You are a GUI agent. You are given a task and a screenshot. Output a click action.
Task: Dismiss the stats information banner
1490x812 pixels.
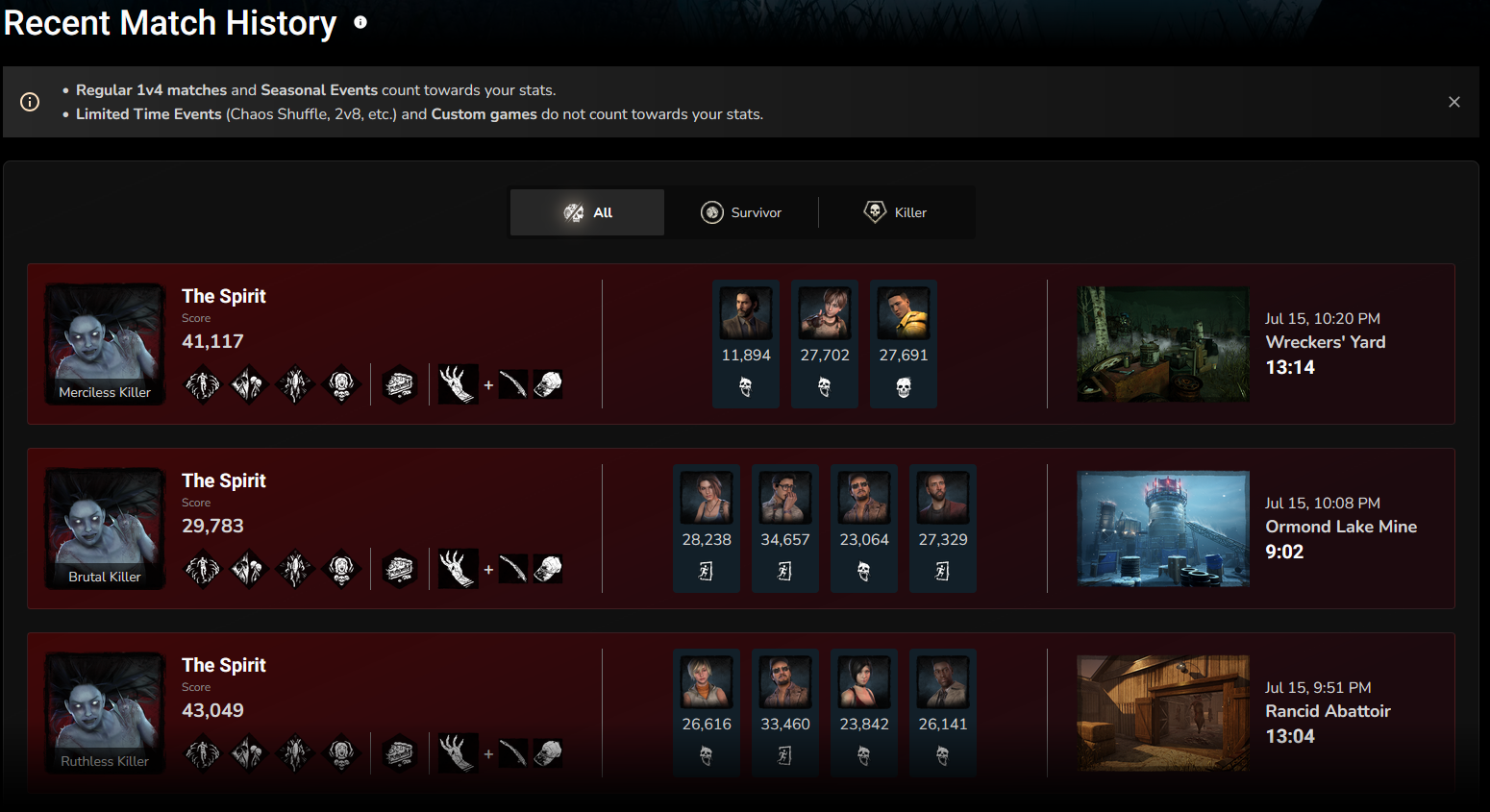coord(1453,101)
